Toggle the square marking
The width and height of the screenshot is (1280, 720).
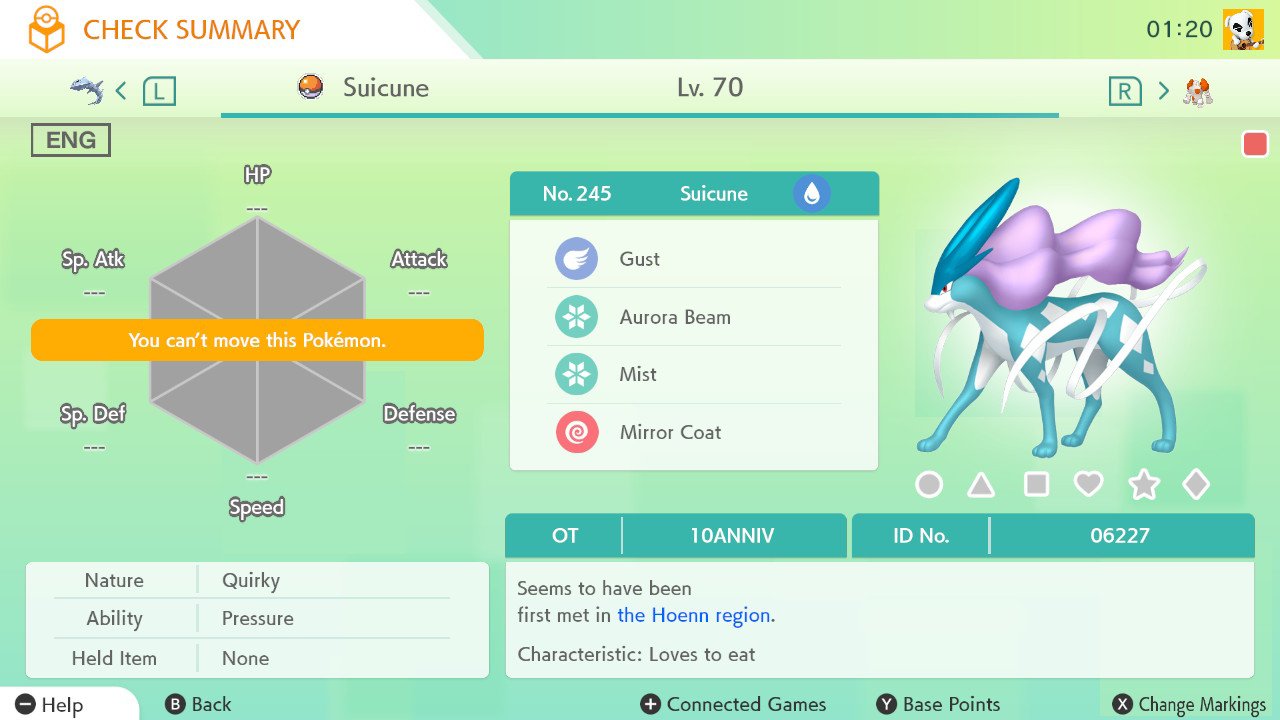(1036, 485)
